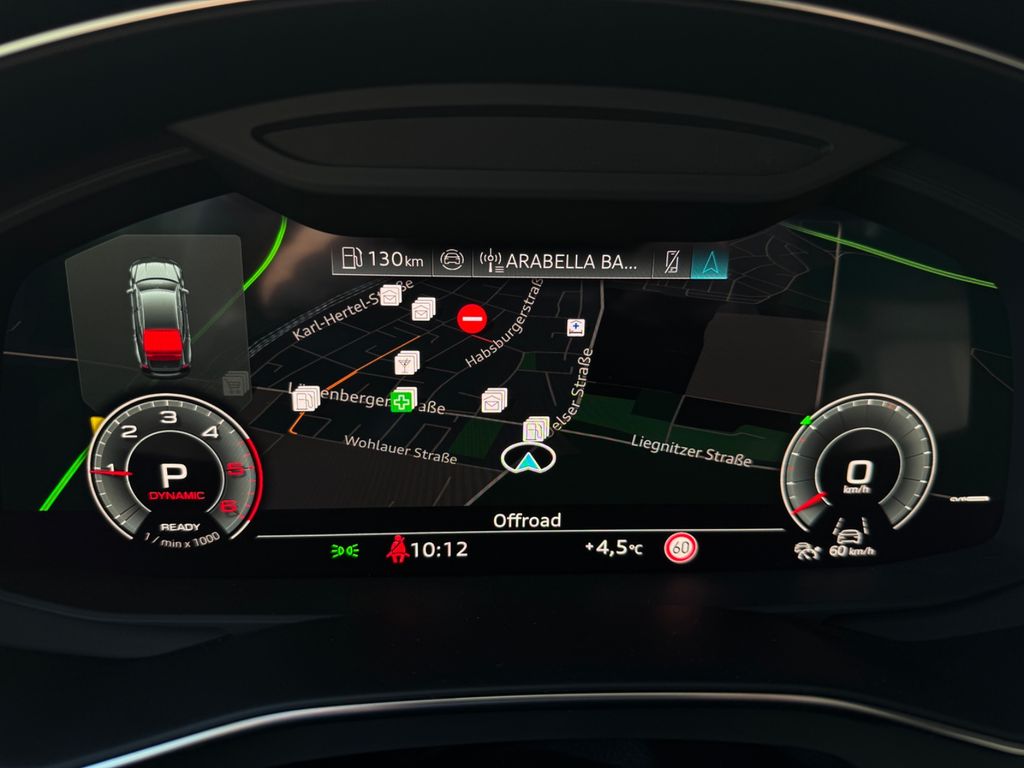
Task: Tap the green cross pharmacy marker
Action: [402, 402]
